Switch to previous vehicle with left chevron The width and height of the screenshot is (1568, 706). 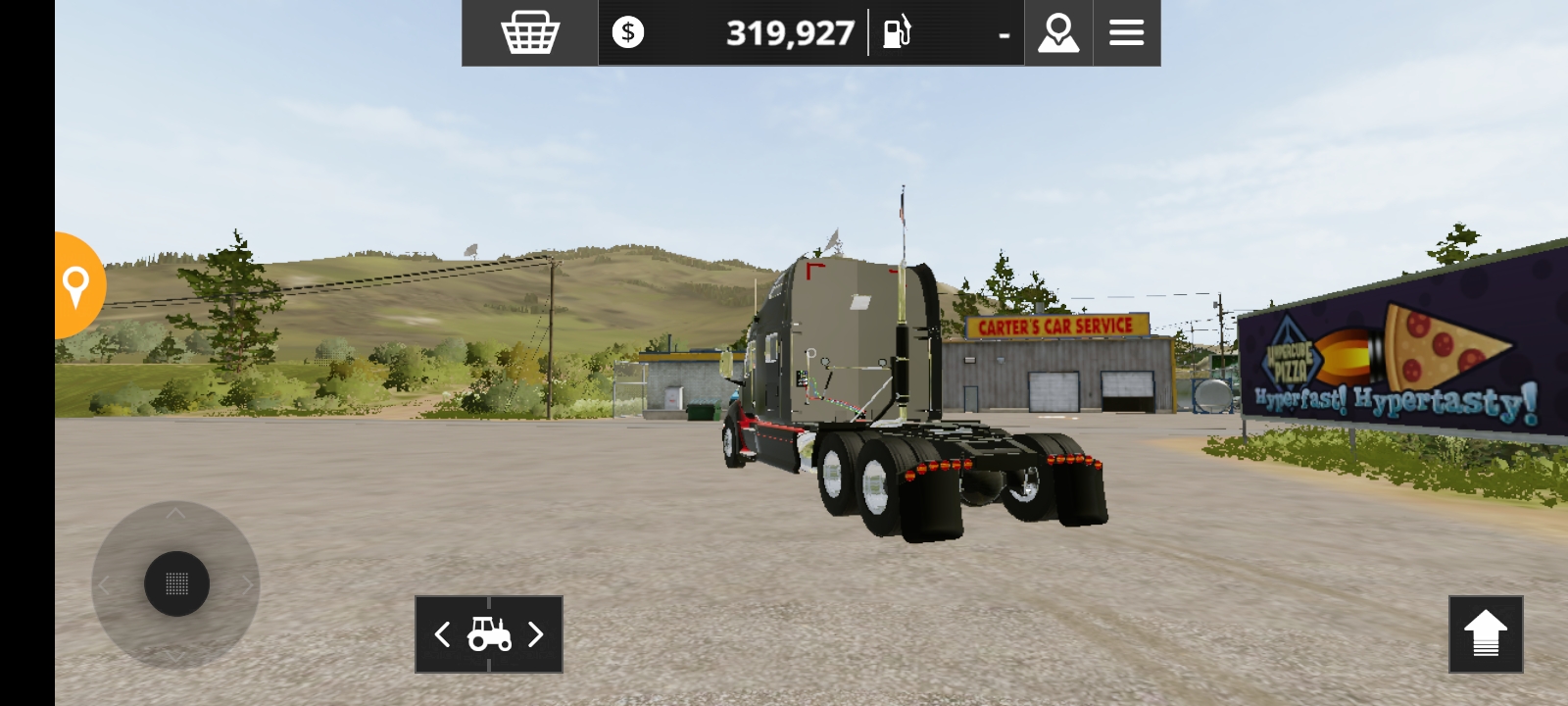click(x=440, y=635)
